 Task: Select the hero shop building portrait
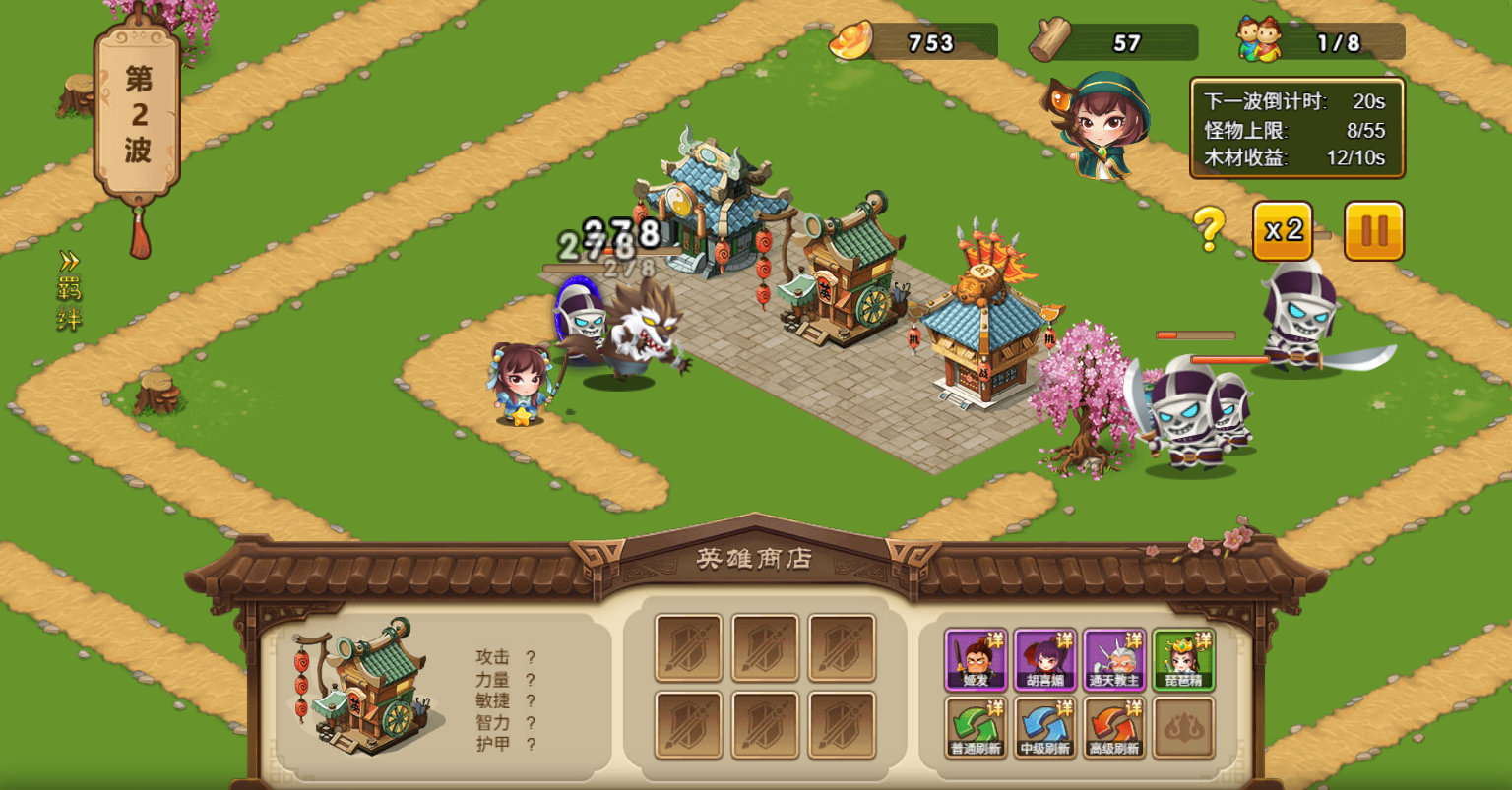click(x=364, y=686)
